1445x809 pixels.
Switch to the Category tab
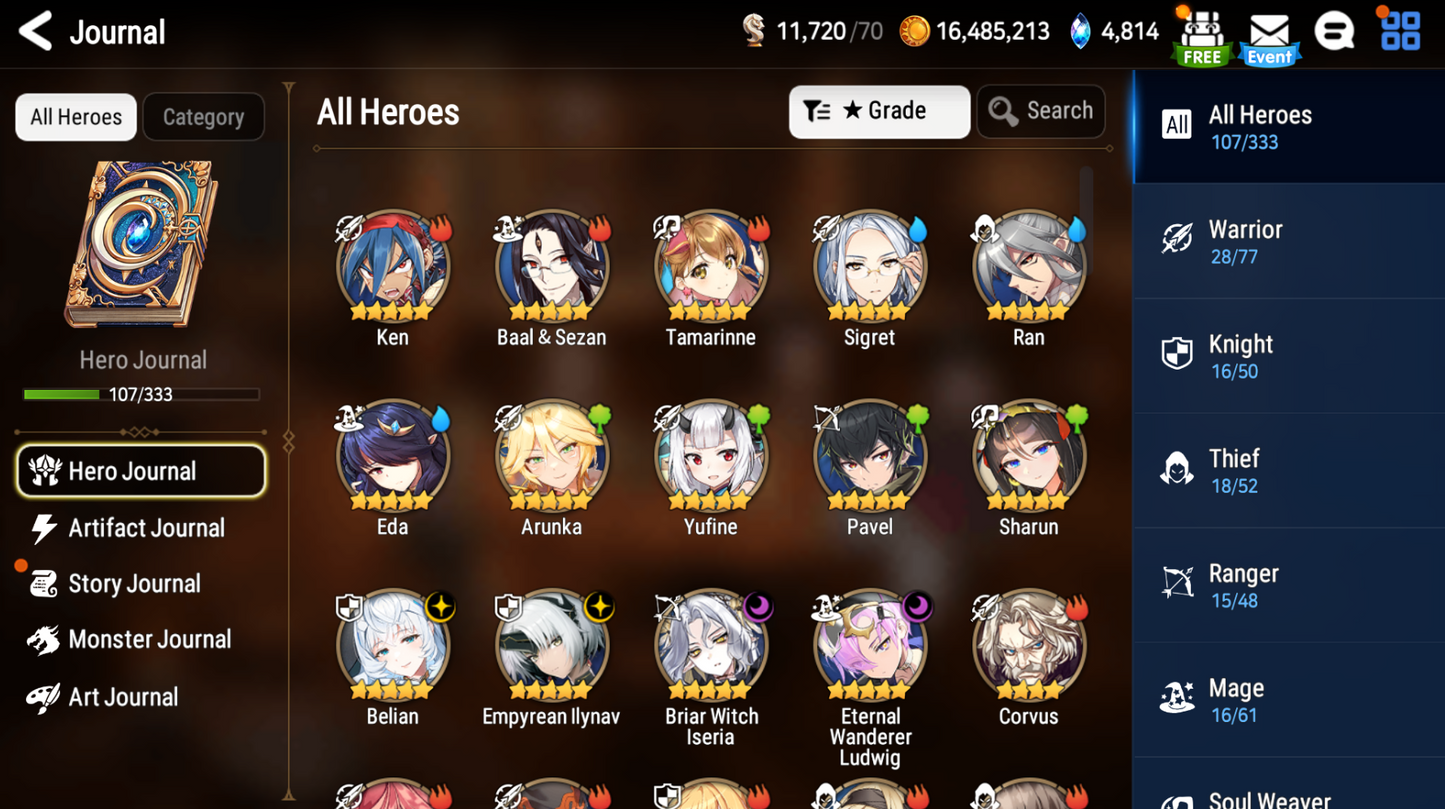[203, 116]
